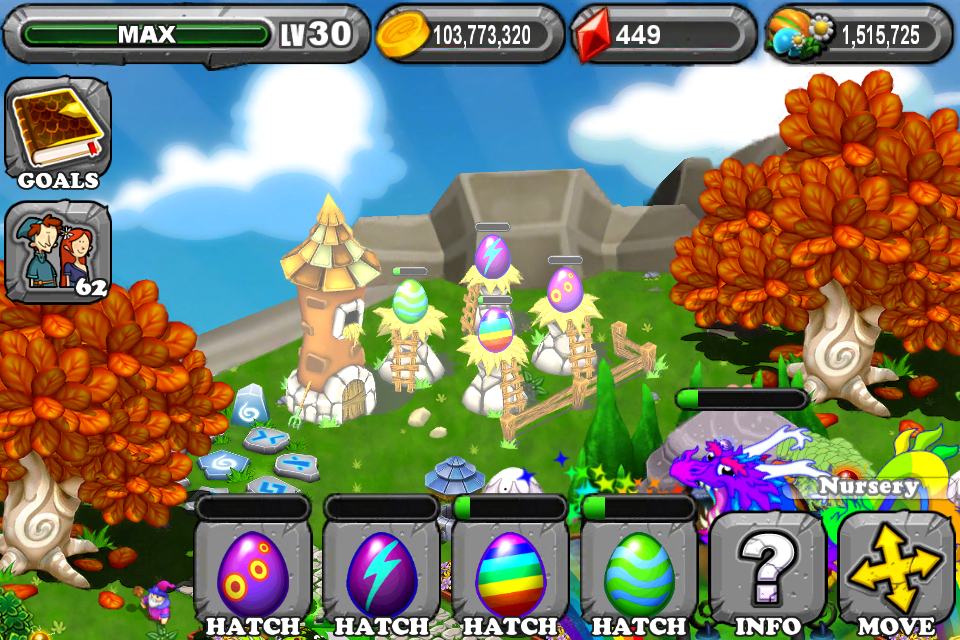The width and height of the screenshot is (960, 640).
Task: Hatch the rainbow striped egg
Action: click(x=510, y=575)
